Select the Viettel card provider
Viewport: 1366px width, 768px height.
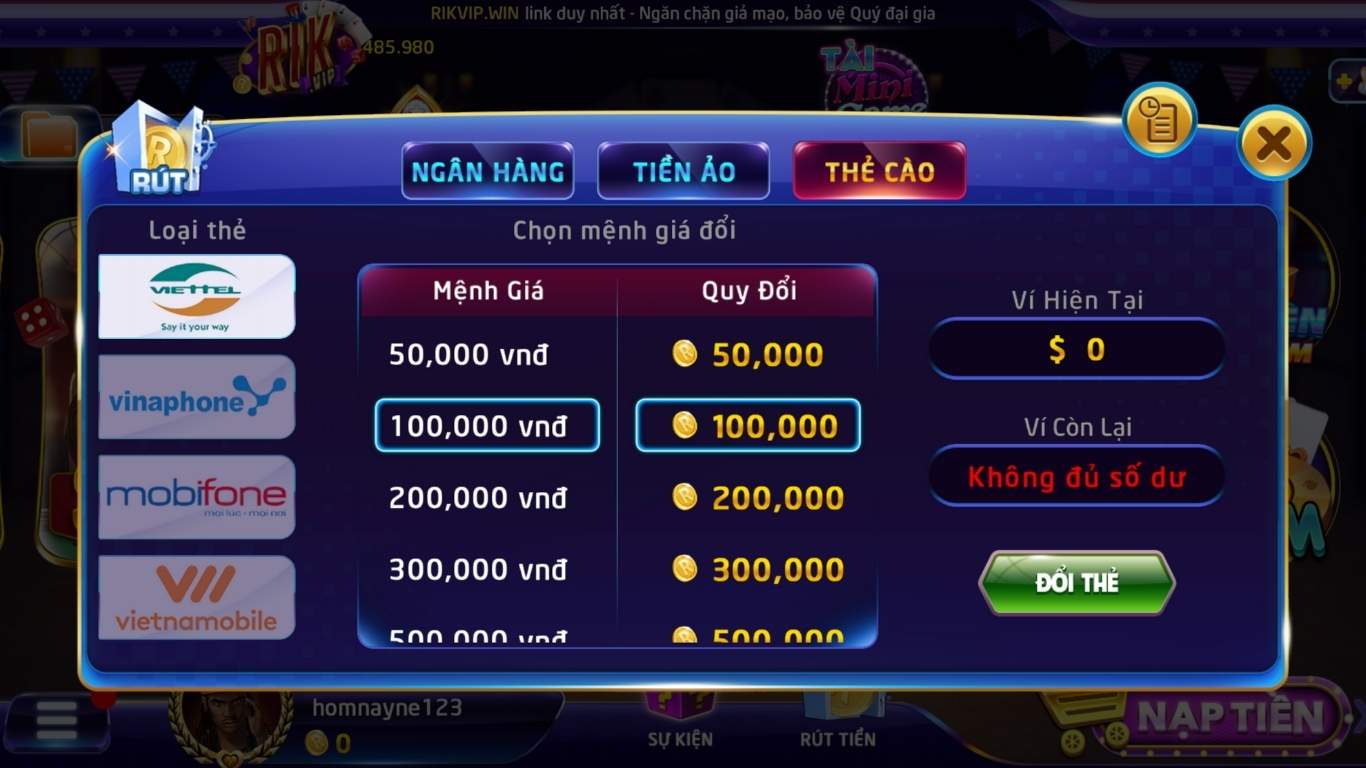tap(196, 297)
